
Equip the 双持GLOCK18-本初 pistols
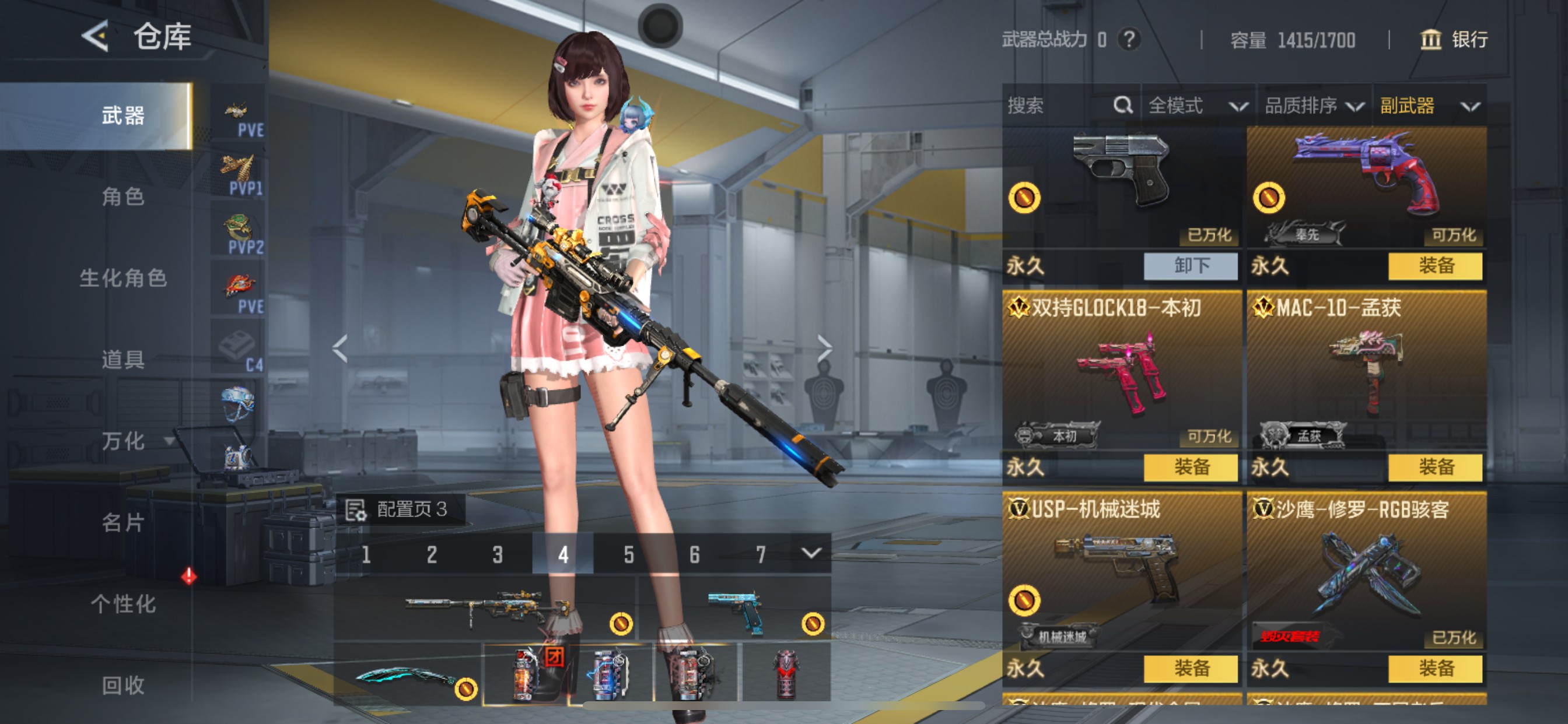point(1191,468)
